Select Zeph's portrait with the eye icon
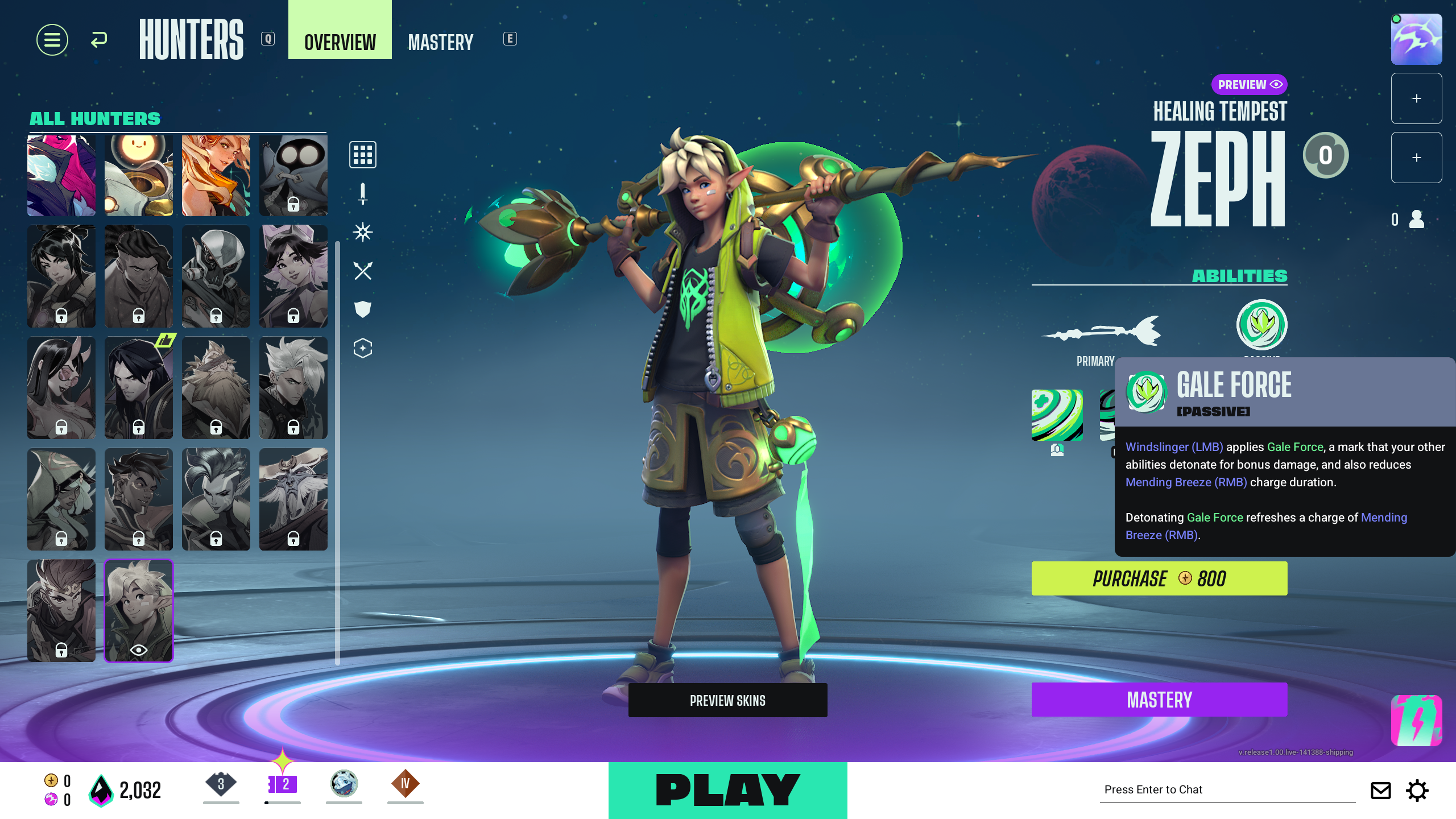The width and height of the screenshot is (1456, 819). tap(138, 610)
